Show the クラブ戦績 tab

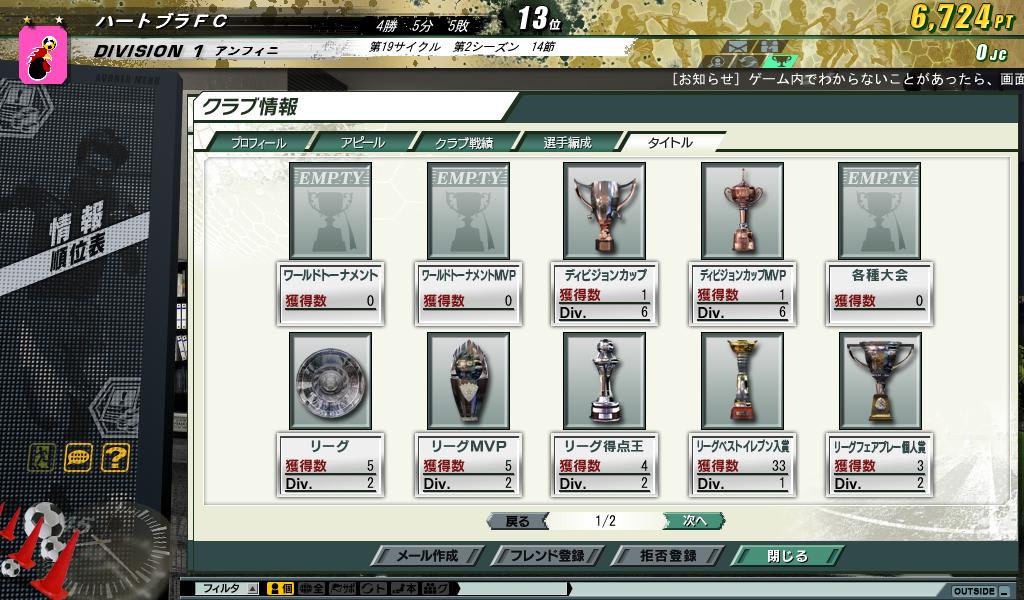[x=463, y=143]
